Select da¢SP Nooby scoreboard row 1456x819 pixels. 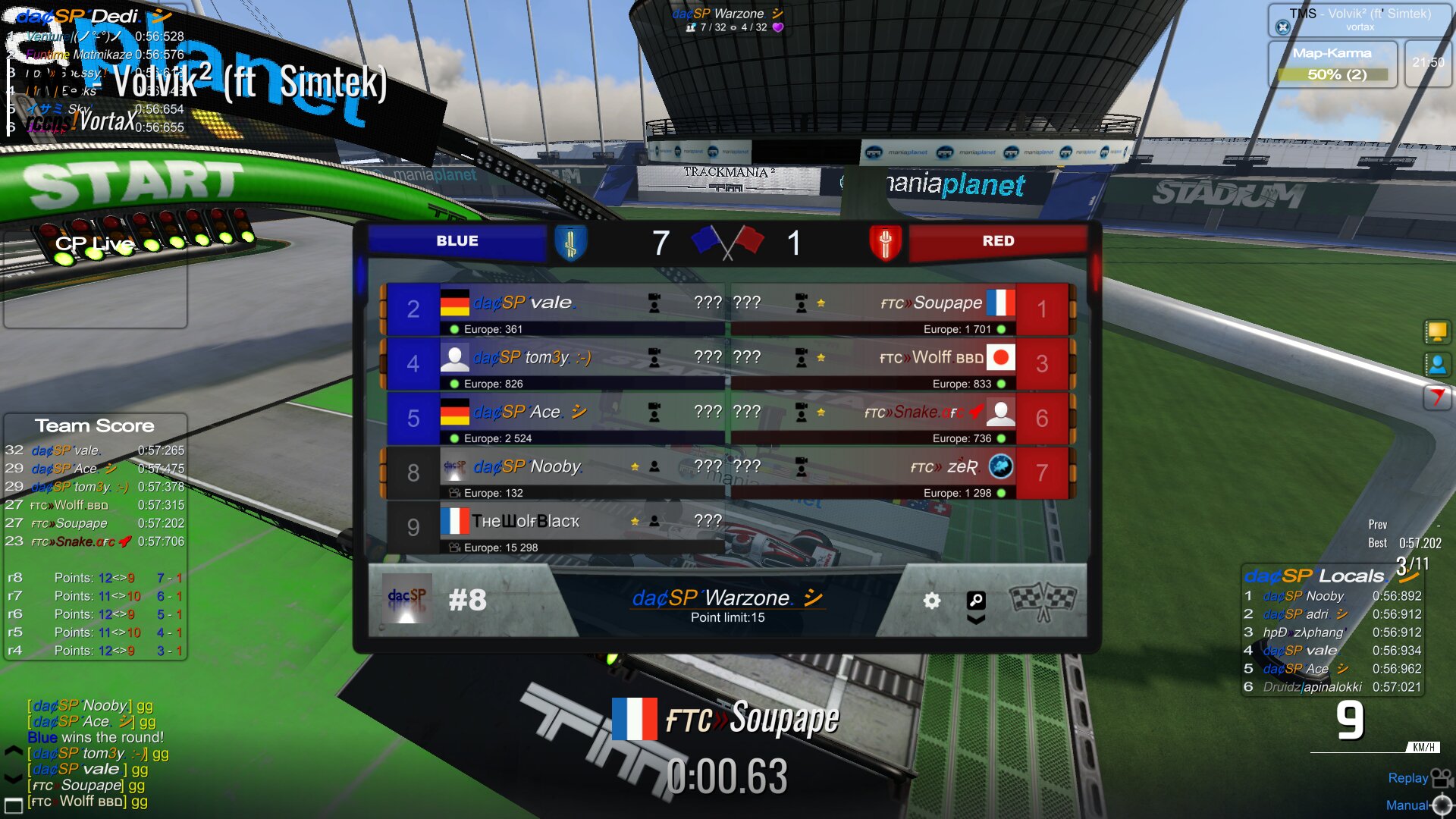tap(554, 473)
